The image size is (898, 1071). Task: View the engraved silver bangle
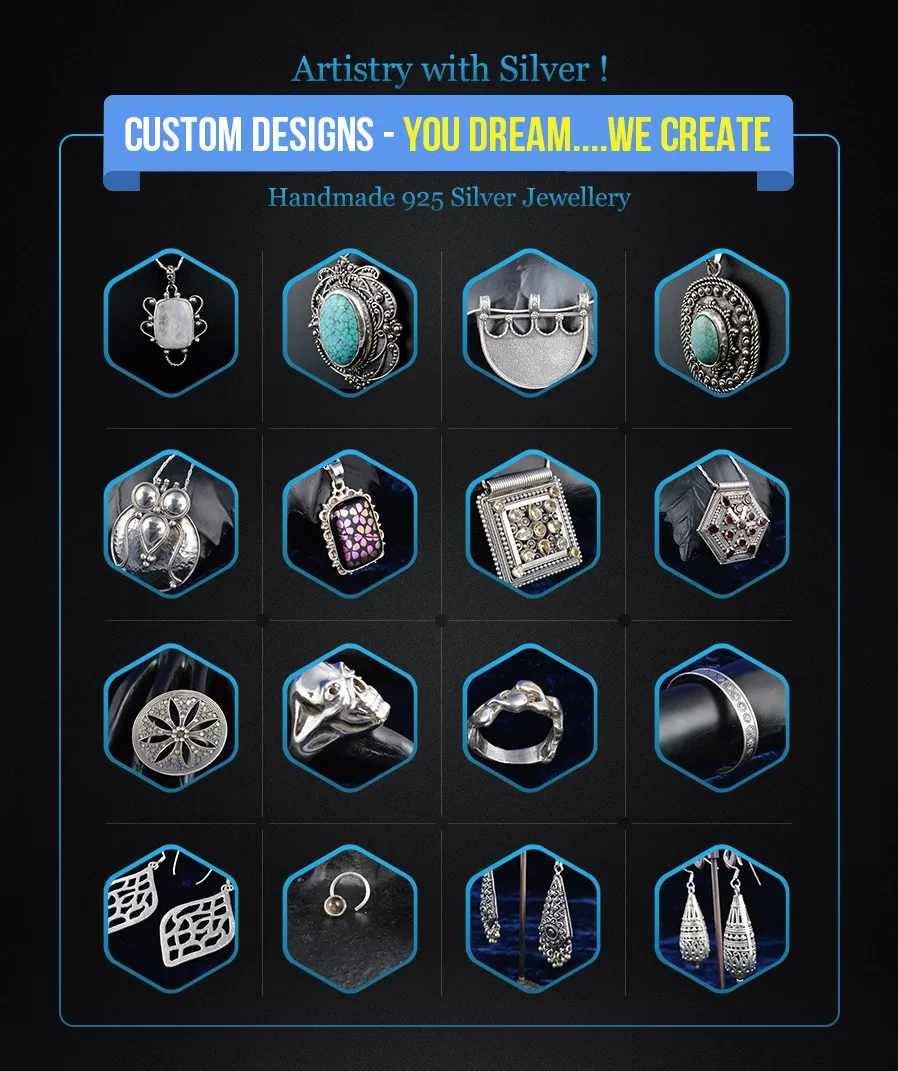[722, 718]
